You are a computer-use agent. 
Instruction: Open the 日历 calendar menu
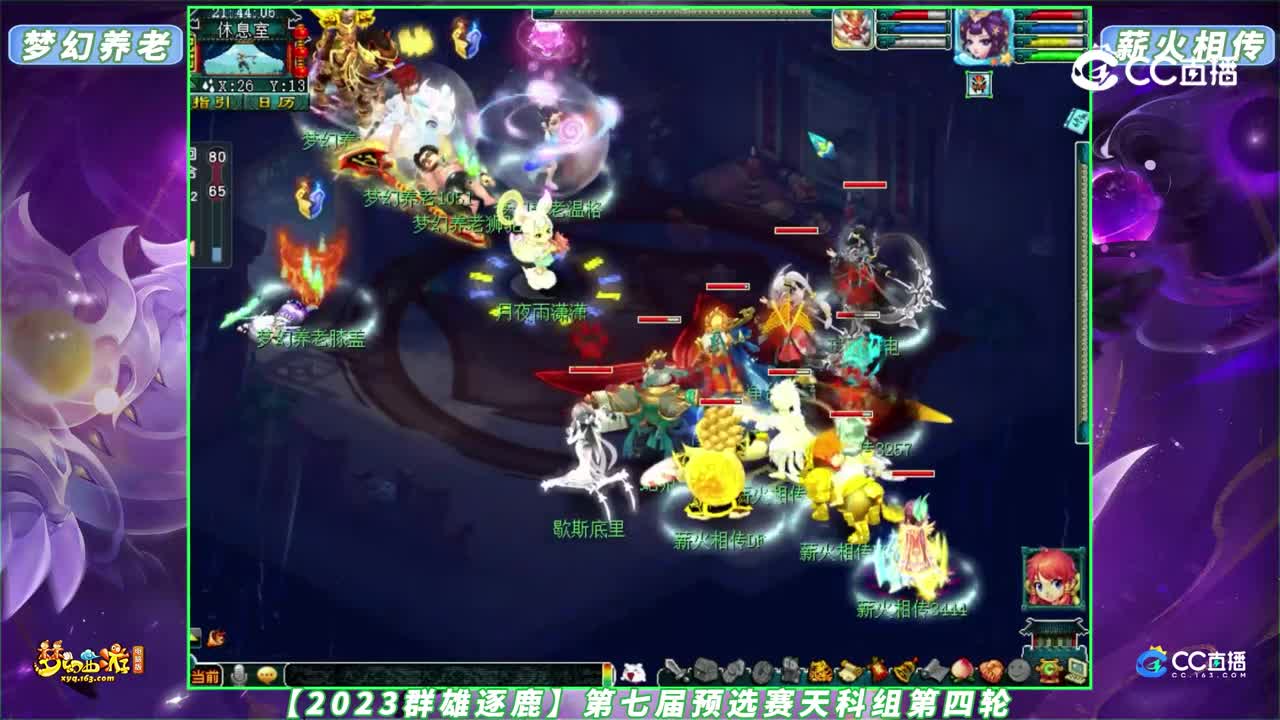click(278, 102)
